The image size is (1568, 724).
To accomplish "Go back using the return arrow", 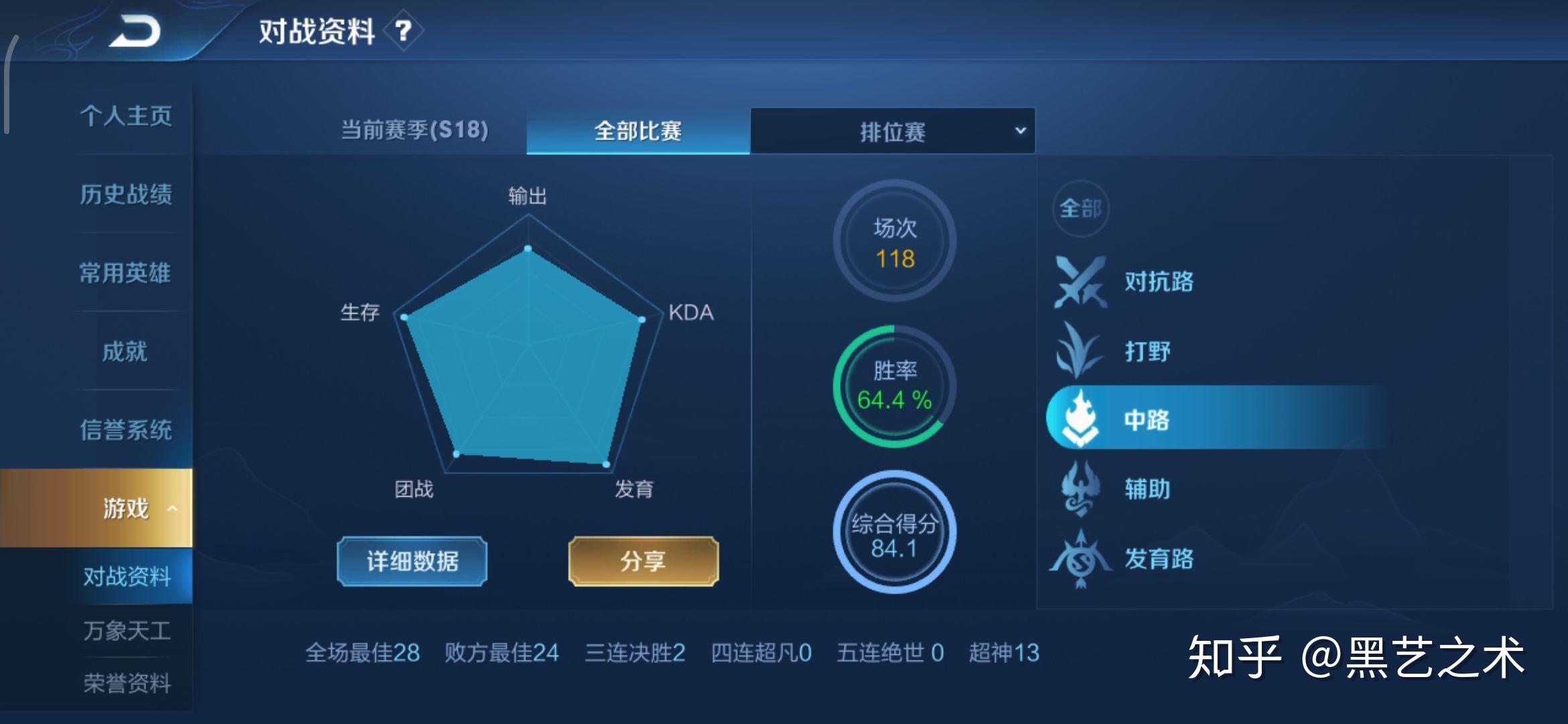I will point(135,32).
